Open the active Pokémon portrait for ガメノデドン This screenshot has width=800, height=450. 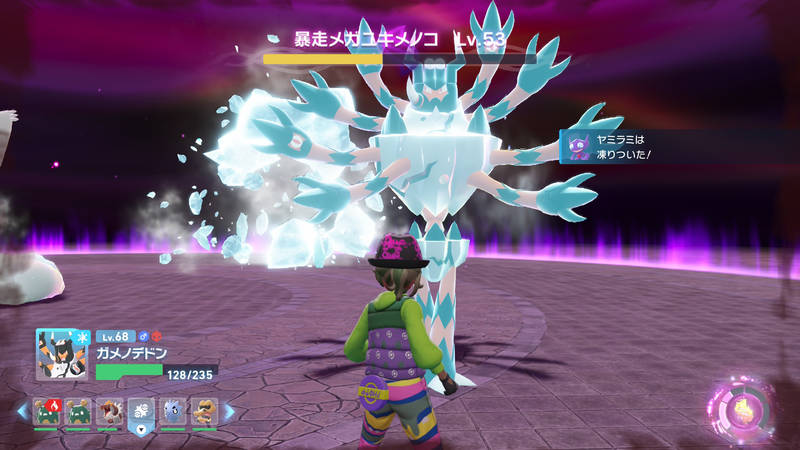(58, 354)
